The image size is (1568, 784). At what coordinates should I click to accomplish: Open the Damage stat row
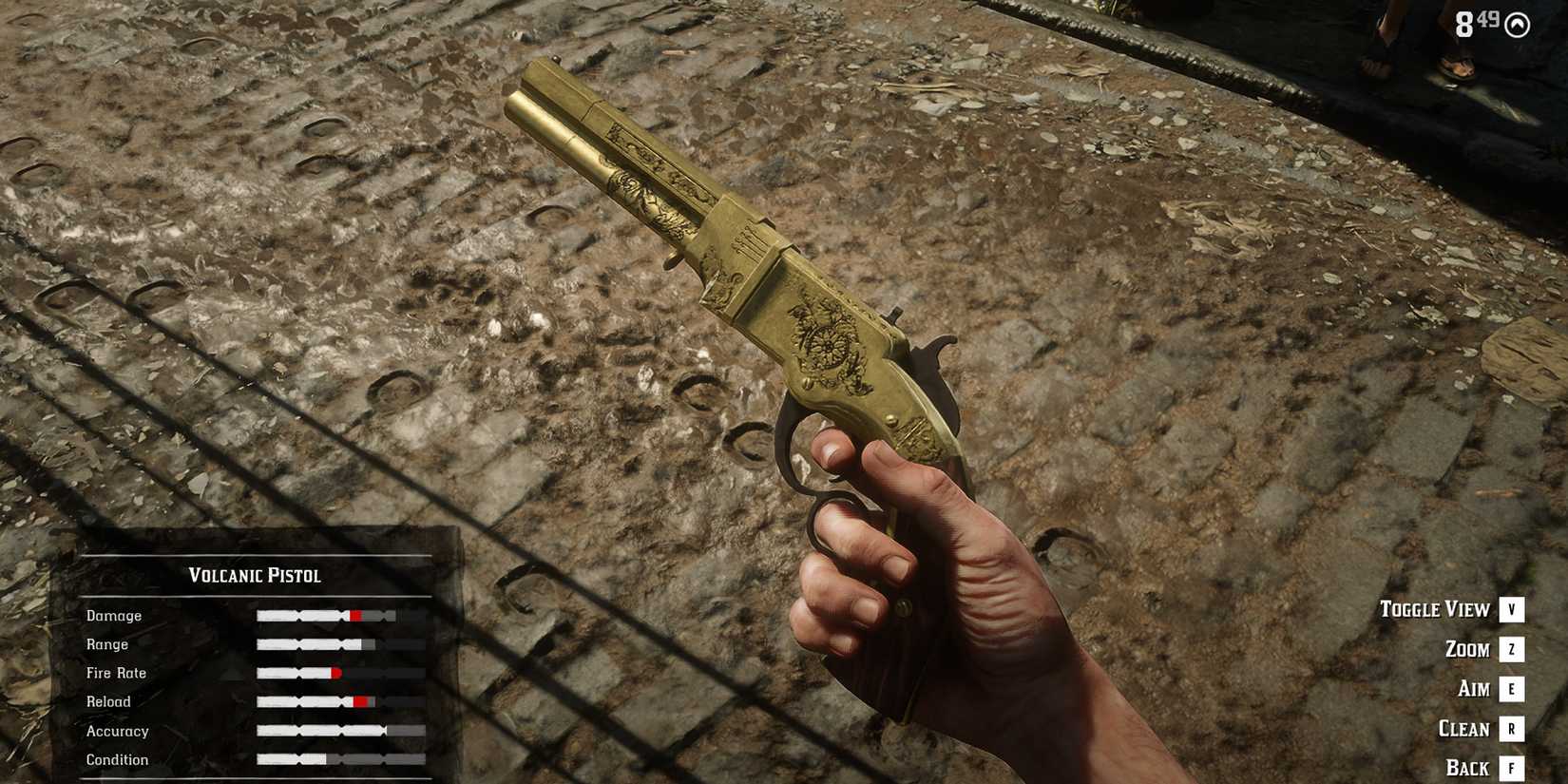(x=114, y=615)
